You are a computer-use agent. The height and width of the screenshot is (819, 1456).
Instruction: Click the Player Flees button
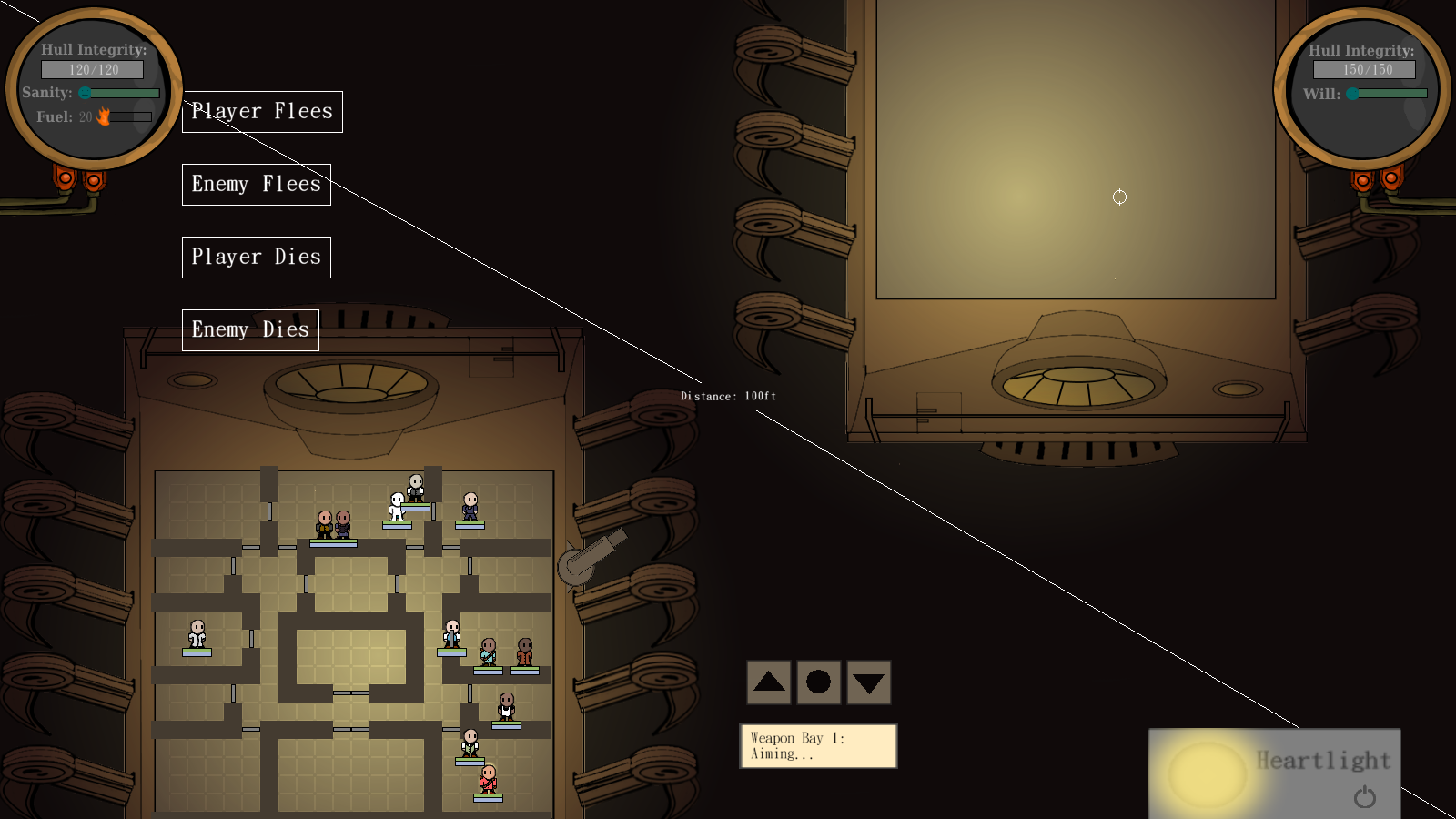click(262, 112)
